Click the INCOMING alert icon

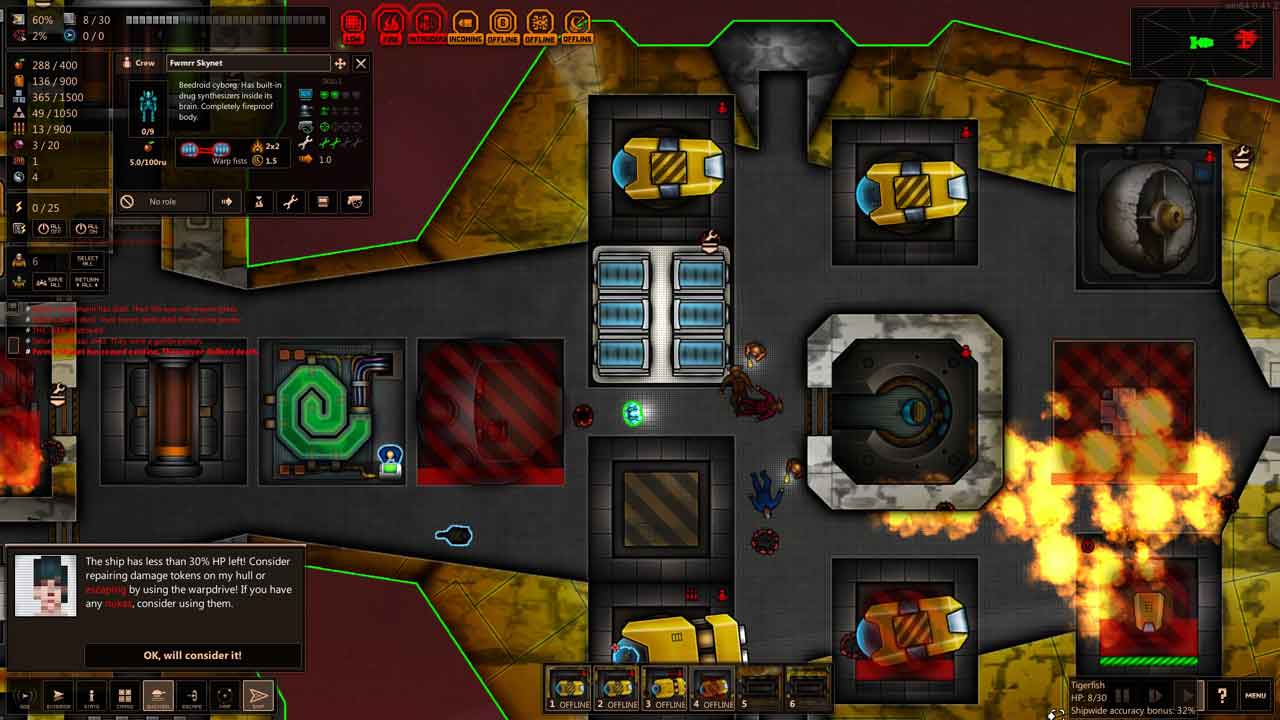[x=465, y=25]
